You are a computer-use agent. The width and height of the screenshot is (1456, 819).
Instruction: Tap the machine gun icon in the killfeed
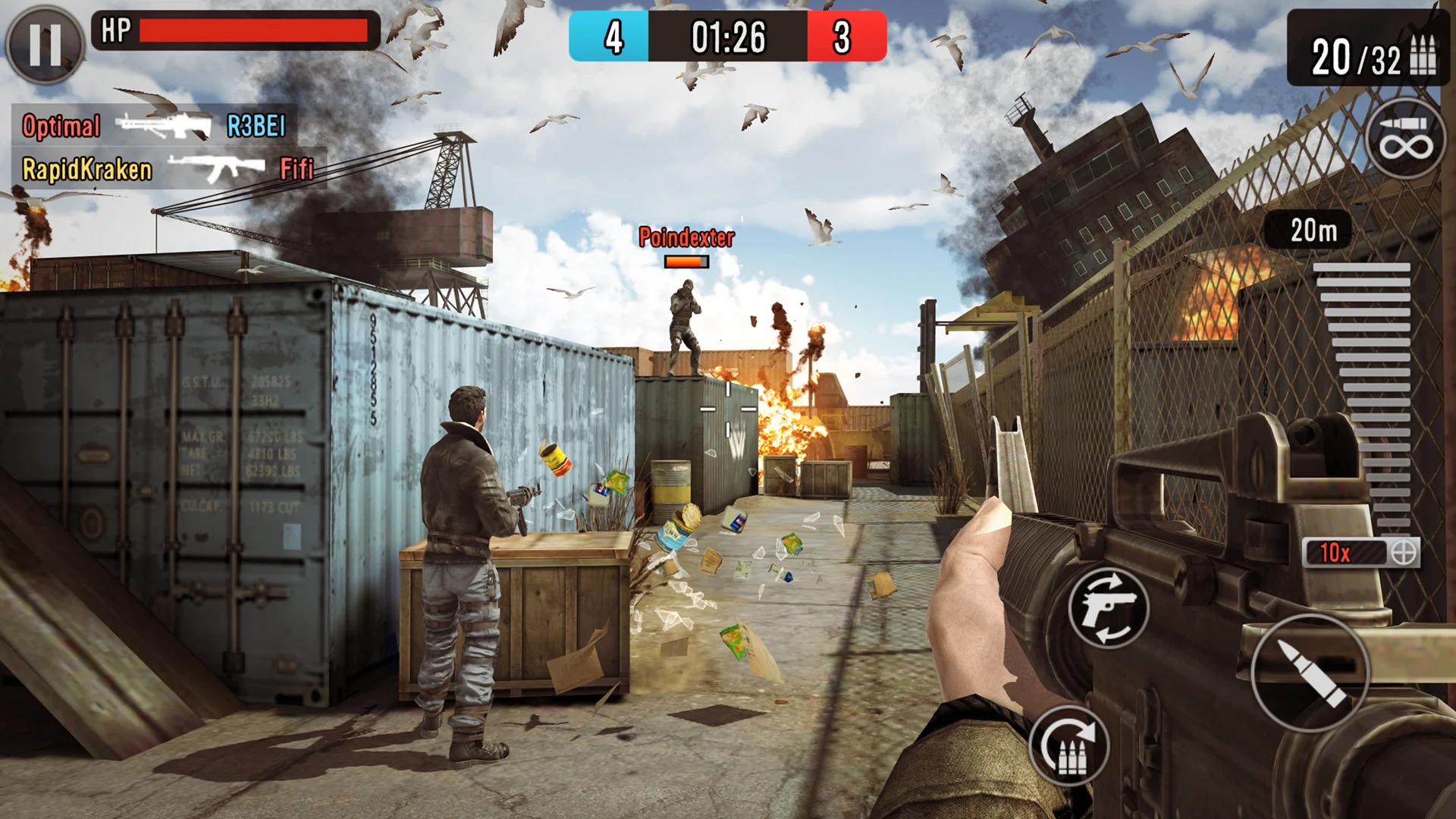click(x=163, y=125)
